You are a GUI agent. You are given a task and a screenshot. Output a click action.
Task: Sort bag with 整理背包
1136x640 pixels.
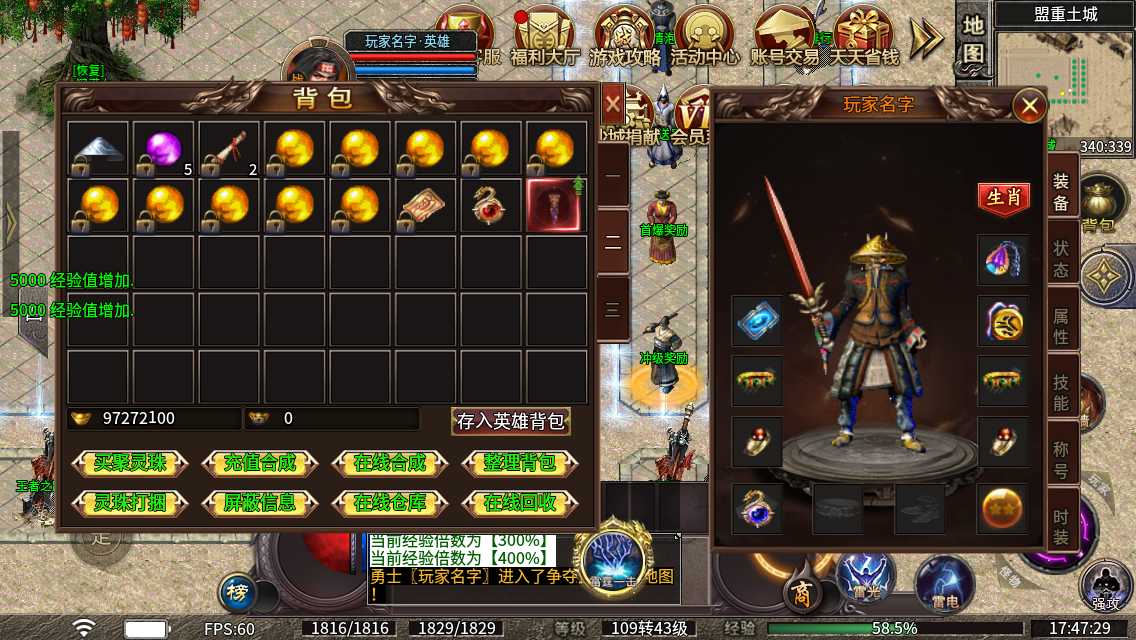pos(520,463)
